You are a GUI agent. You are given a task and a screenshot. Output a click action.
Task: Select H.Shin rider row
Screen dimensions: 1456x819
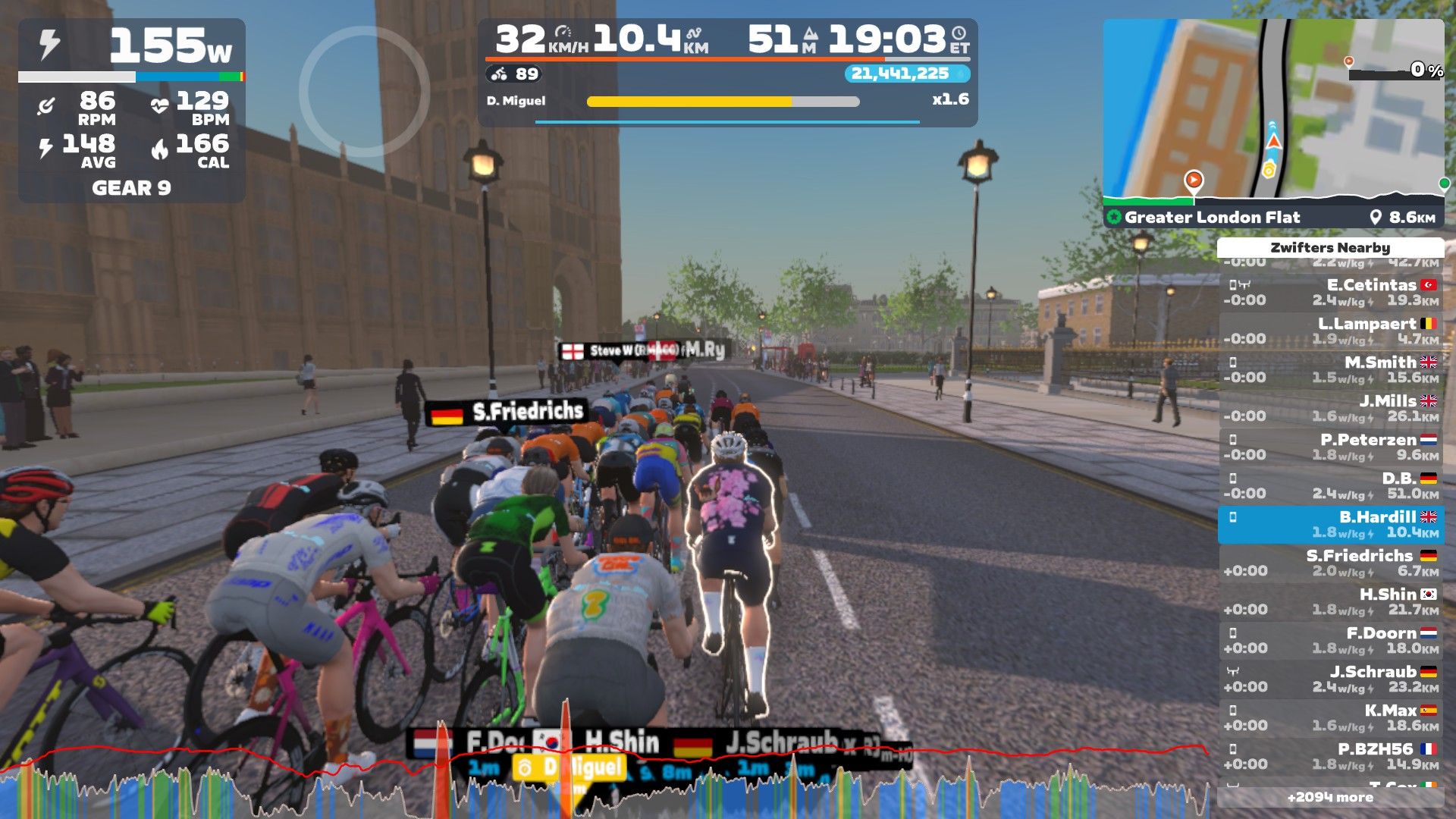(1330, 601)
